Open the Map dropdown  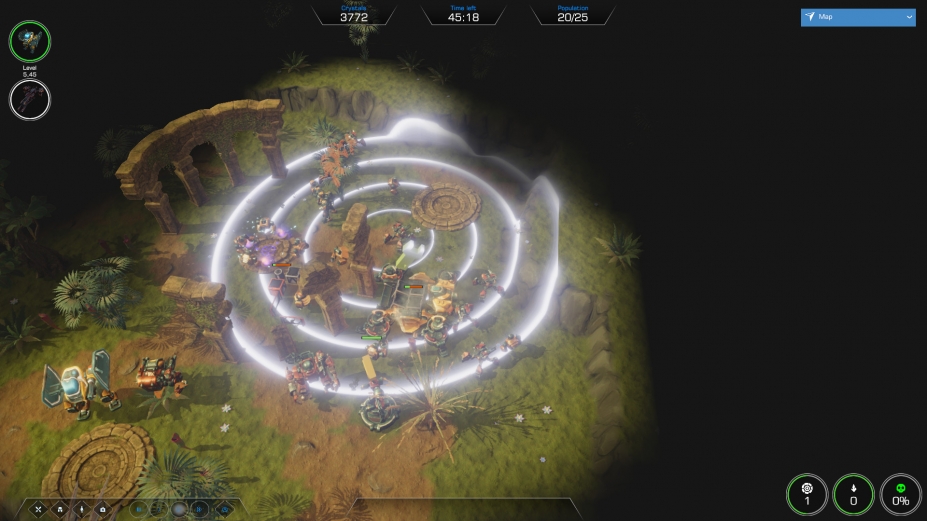tap(858, 17)
